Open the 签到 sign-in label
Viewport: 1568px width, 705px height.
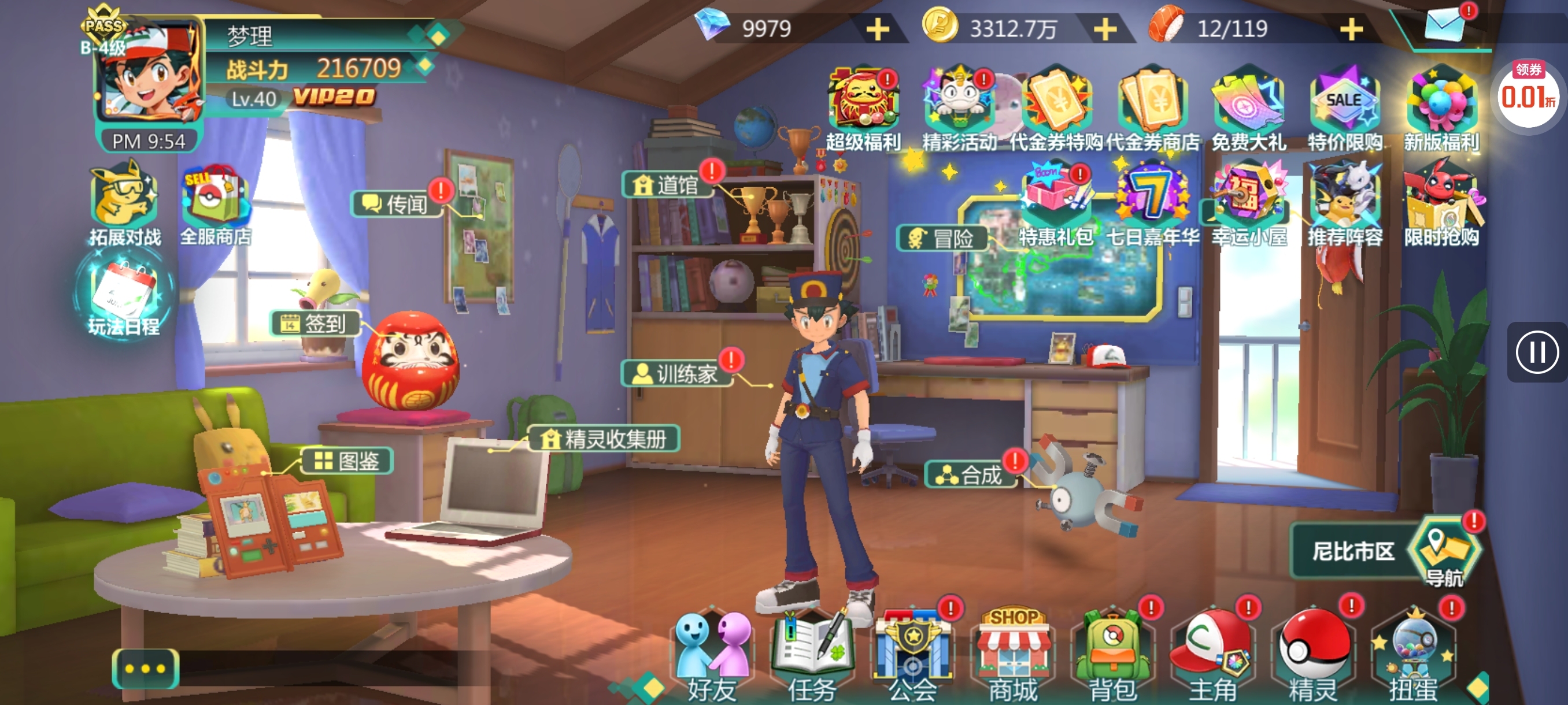click(x=315, y=323)
